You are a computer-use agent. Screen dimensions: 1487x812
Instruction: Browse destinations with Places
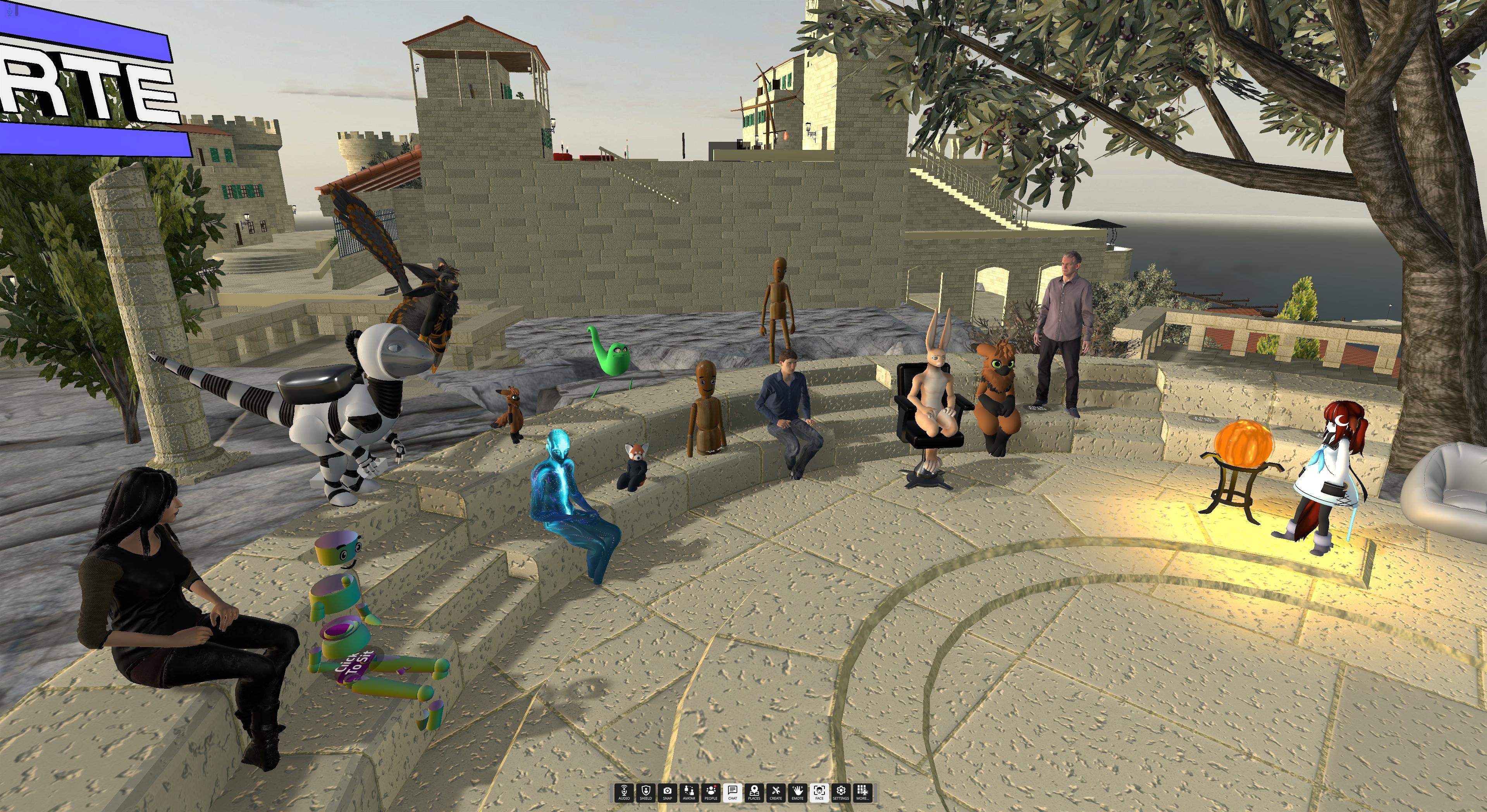(x=754, y=792)
